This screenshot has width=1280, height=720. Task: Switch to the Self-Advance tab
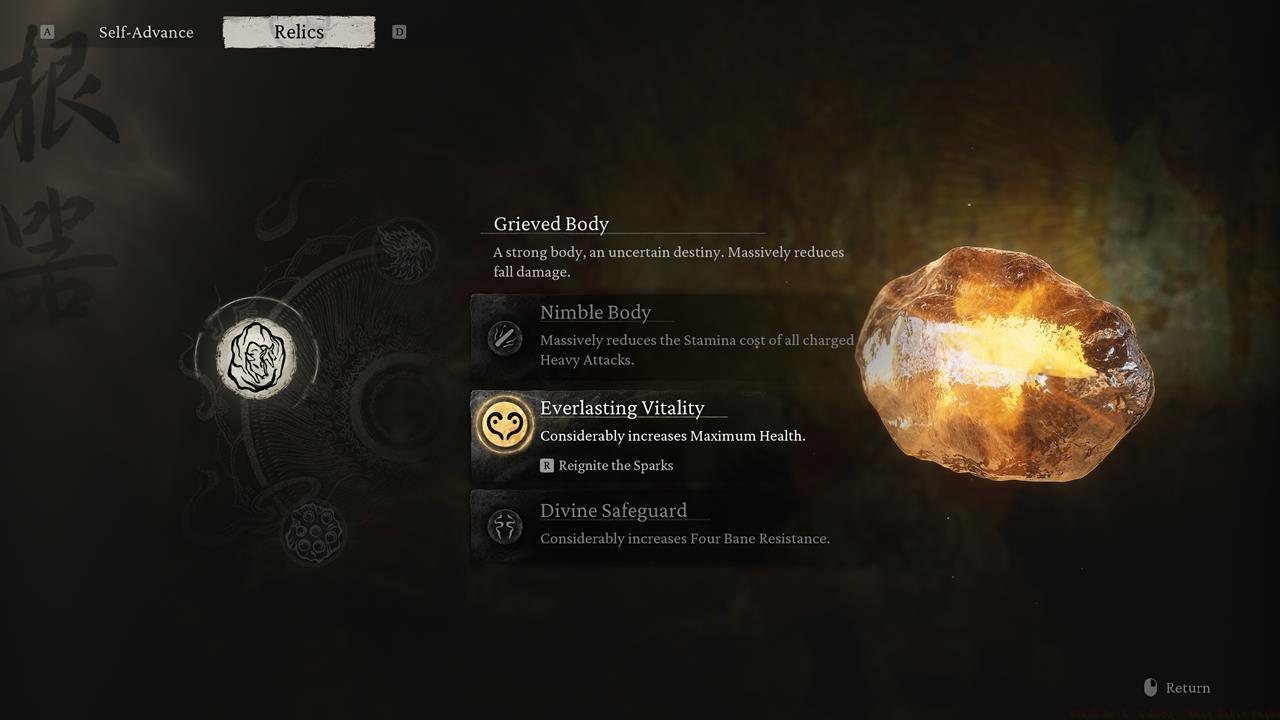pyautogui.click(x=146, y=32)
